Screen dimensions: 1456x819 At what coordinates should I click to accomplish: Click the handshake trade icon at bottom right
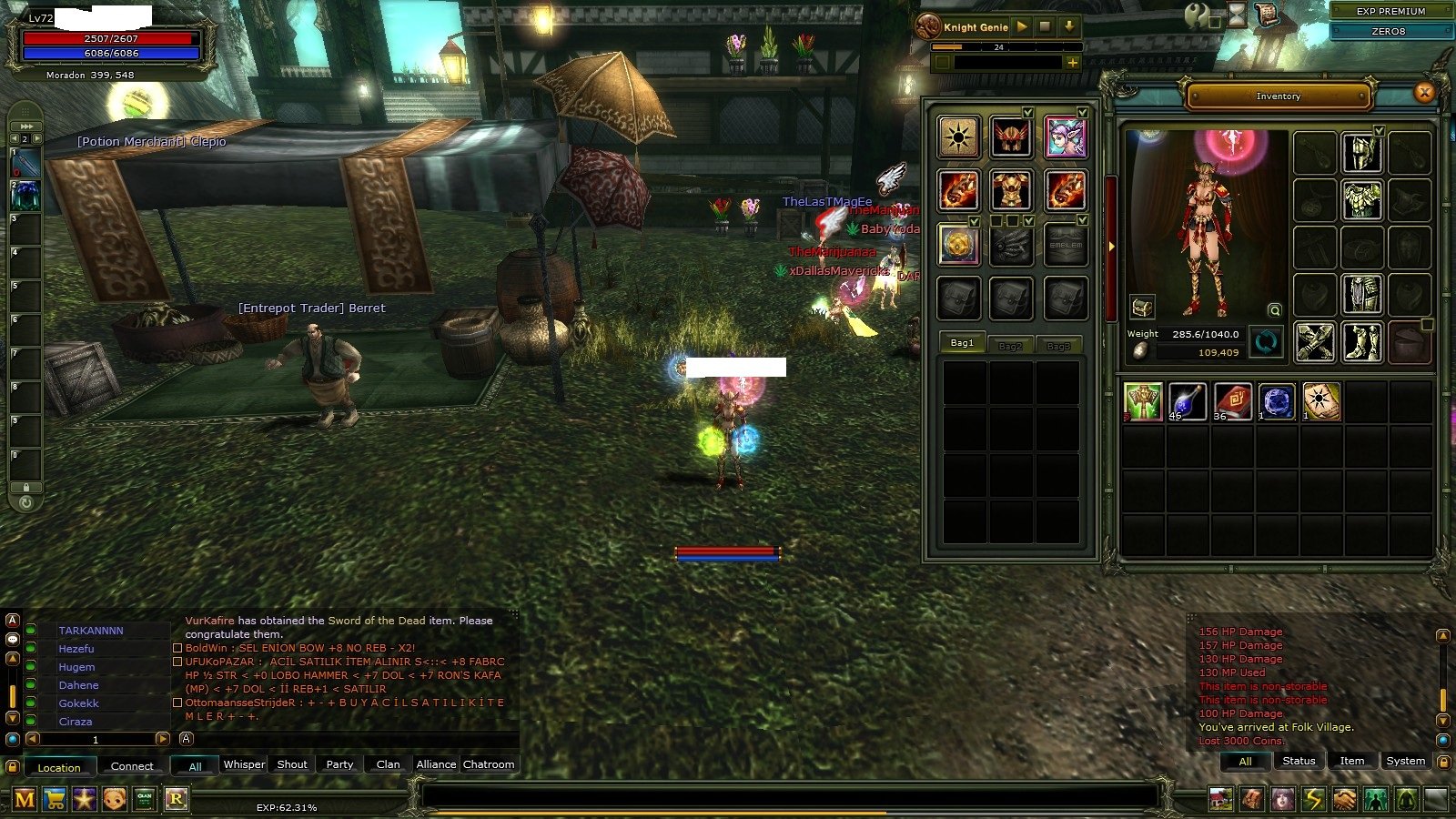click(x=1345, y=800)
